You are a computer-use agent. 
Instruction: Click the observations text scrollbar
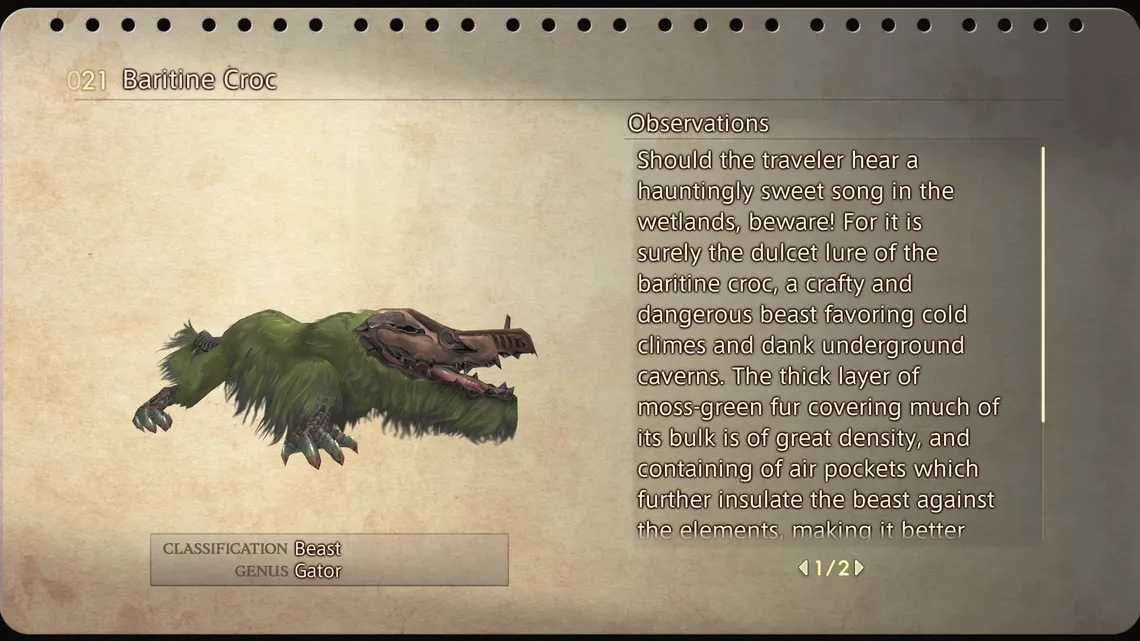[x=1043, y=285]
